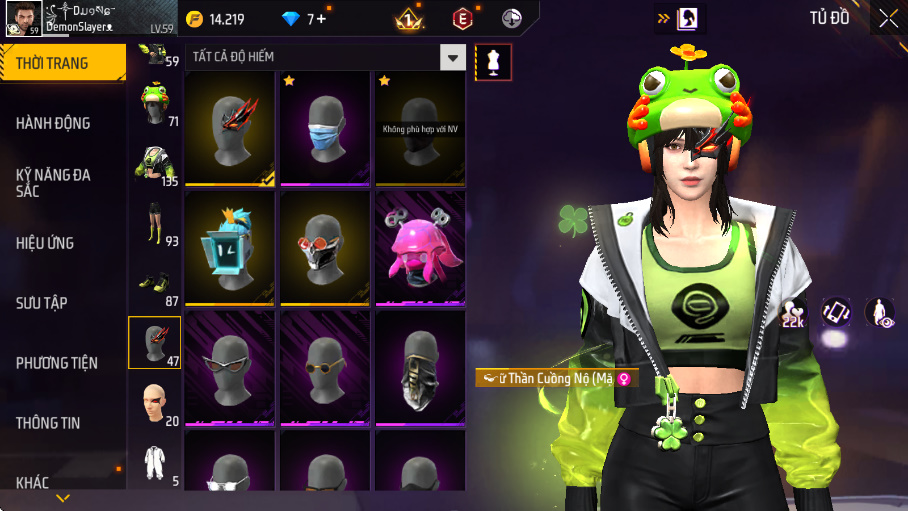Select the KỸ NĂNG ĐA SẮC tab
The height and width of the screenshot is (511, 908).
click(62, 182)
